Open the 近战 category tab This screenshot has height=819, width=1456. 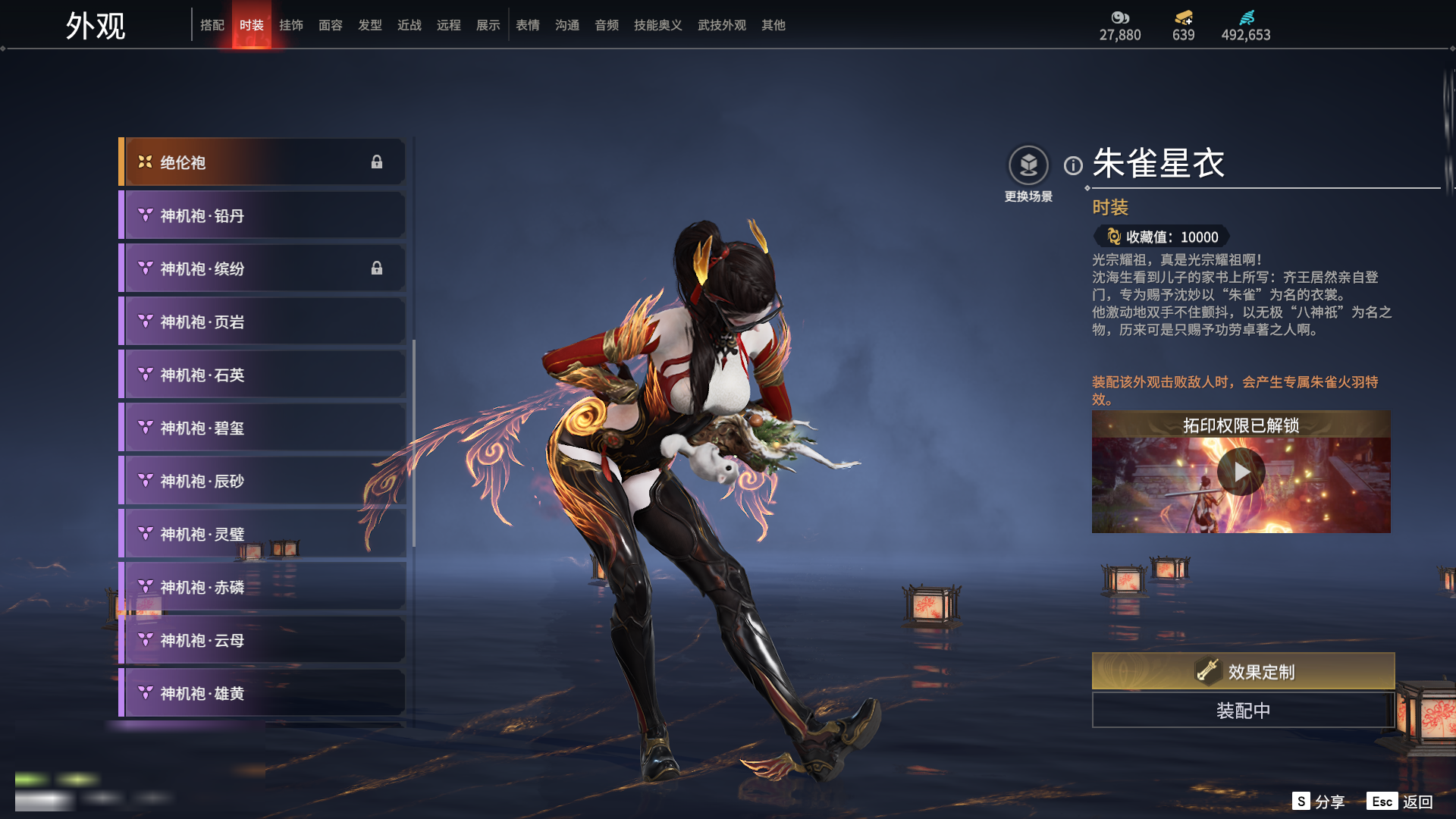click(409, 25)
